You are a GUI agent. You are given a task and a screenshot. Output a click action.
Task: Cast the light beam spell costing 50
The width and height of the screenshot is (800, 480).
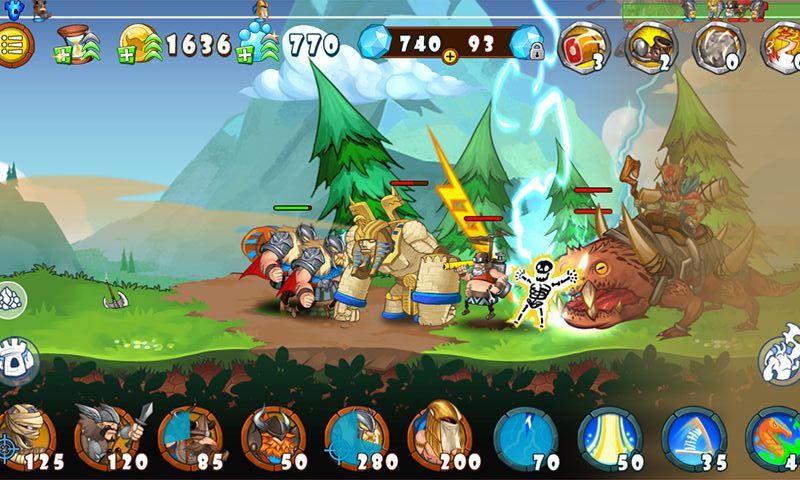point(609,437)
